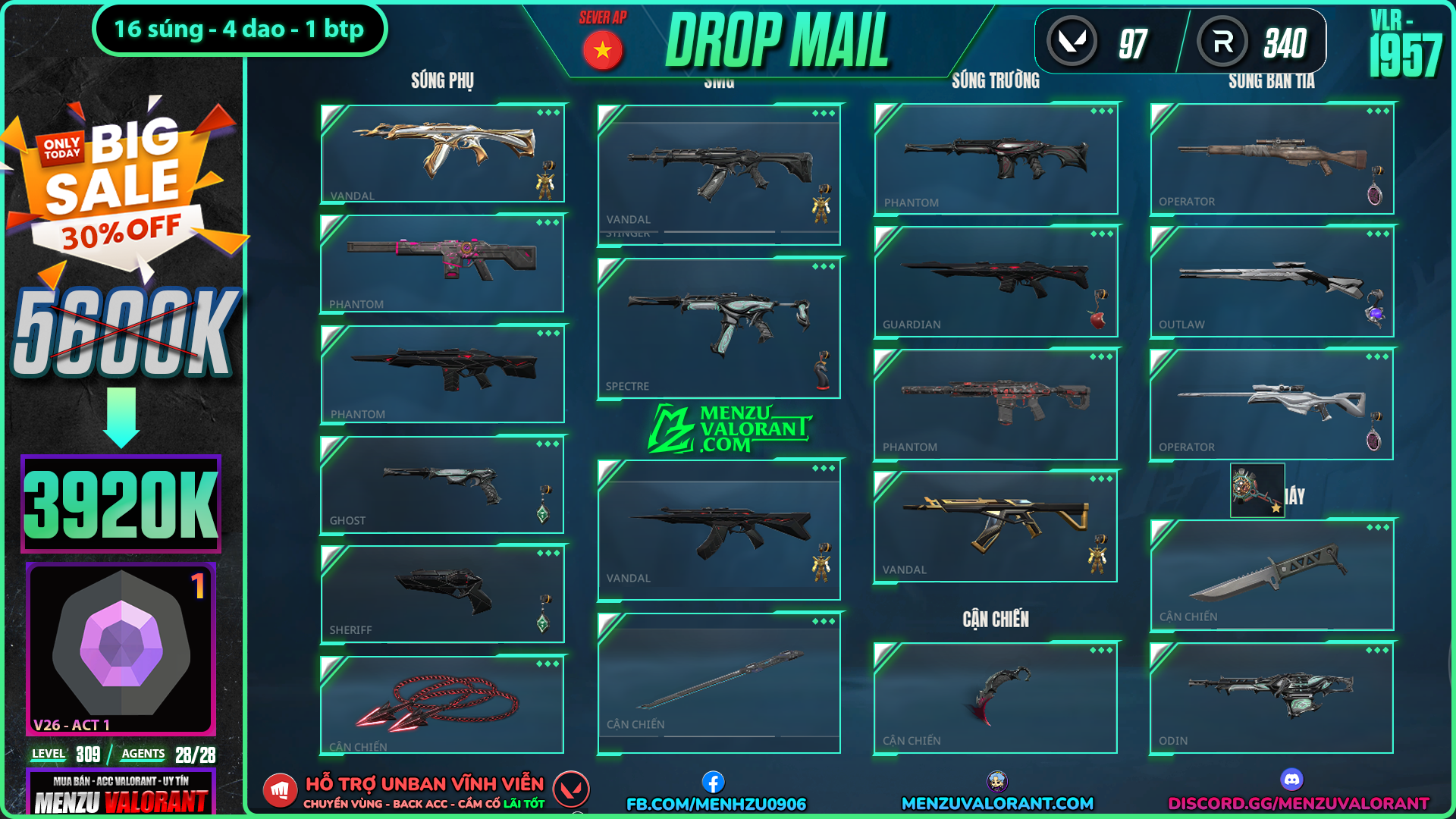Click the Facebook icon above FB.COM/MENHZU0906
The height and width of the screenshot is (819, 1456).
click(x=713, y=781)
